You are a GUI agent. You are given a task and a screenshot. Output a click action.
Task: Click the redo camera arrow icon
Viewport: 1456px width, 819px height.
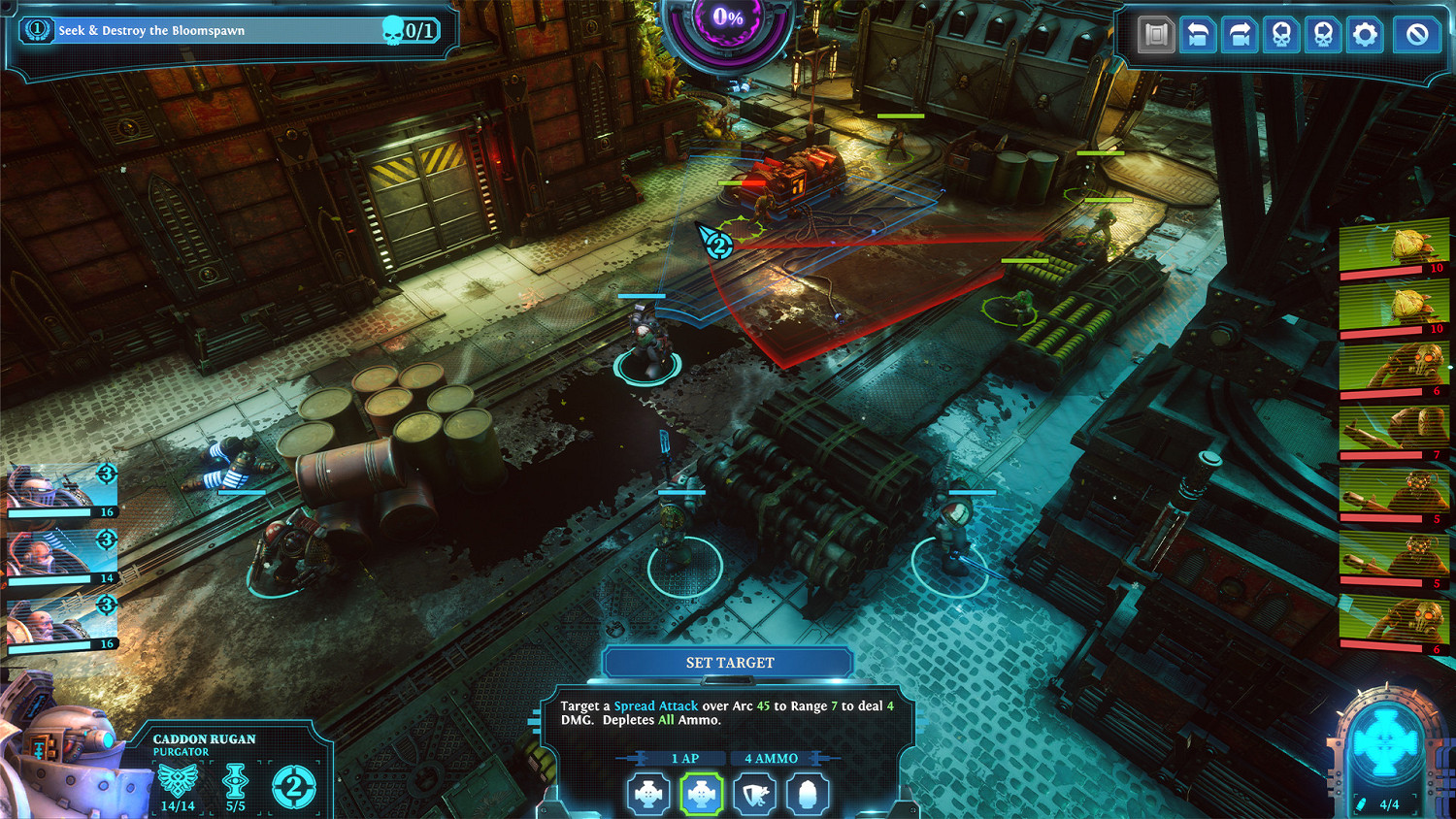pos(1241,34)
